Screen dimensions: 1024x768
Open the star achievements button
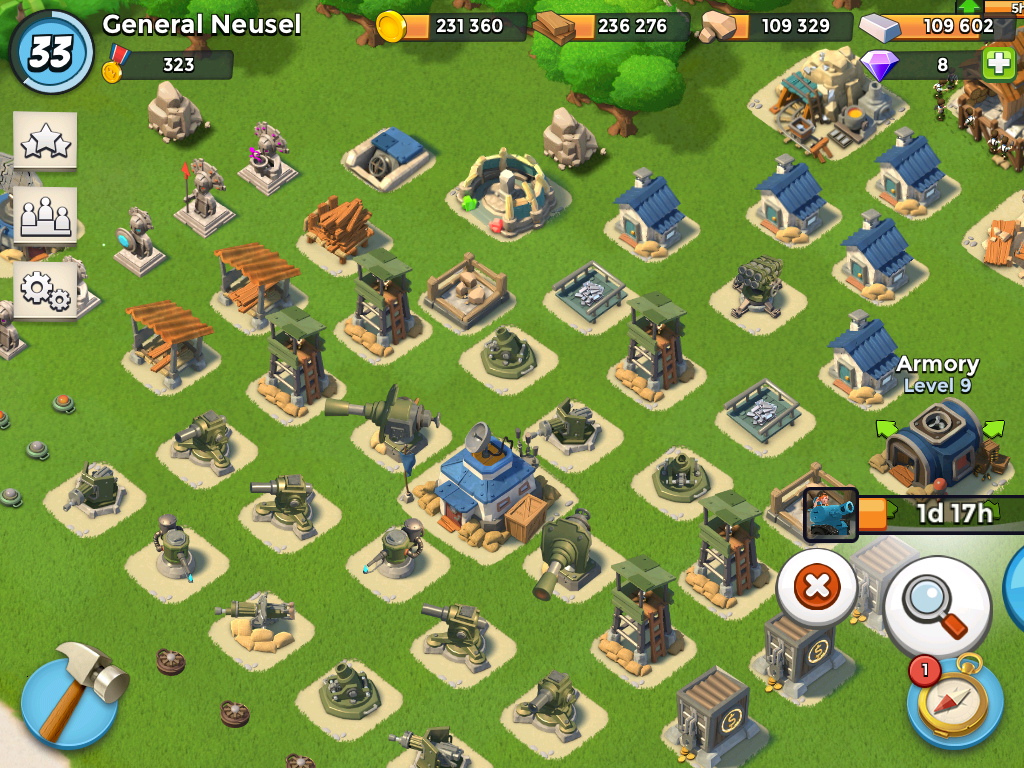tap(45, 143)
